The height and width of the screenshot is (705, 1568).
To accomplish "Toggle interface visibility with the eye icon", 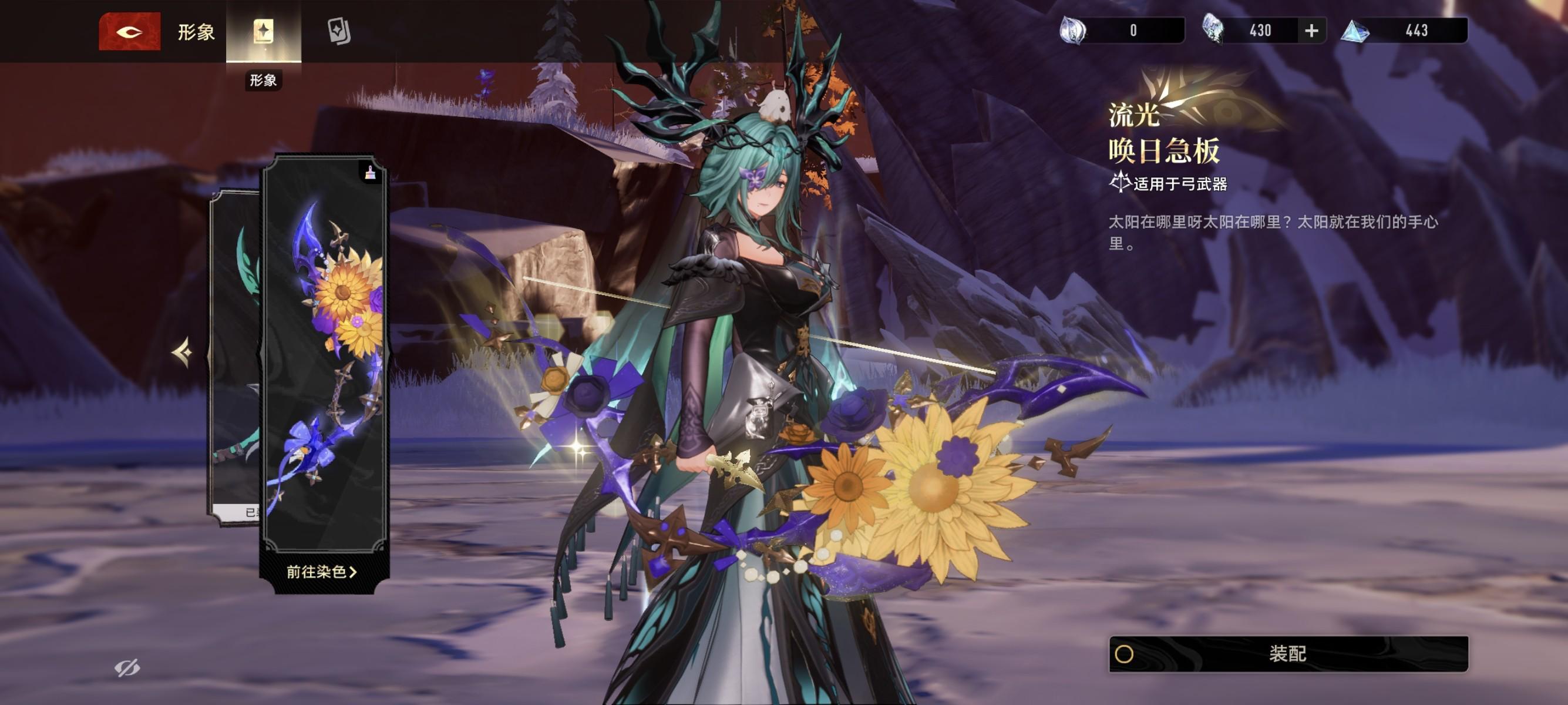I will pos(127,668).
